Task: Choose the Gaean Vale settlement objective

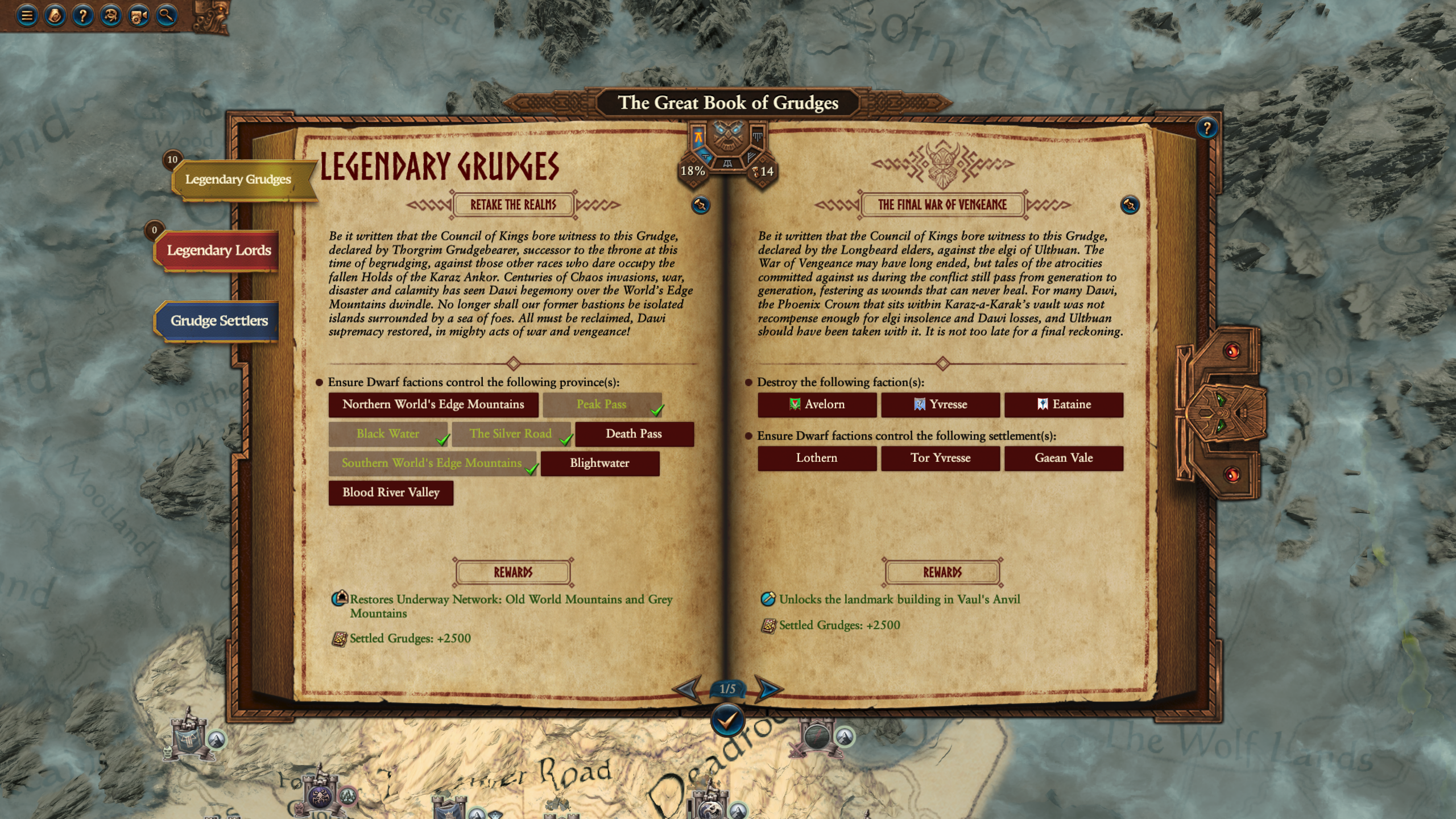Action: coord(1064,458)
